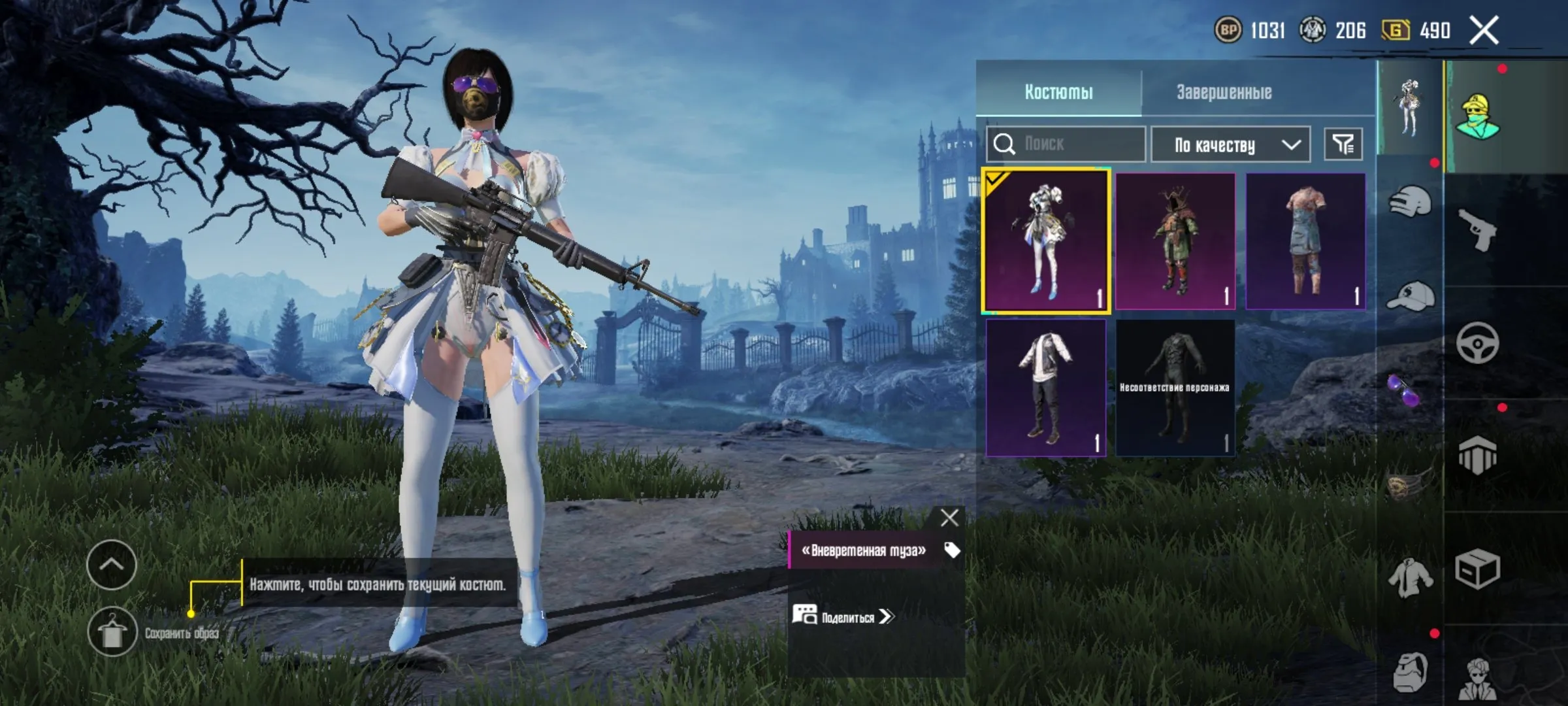
Task: Close the «Вневременная муза» info popup
Action: point(949,518)
